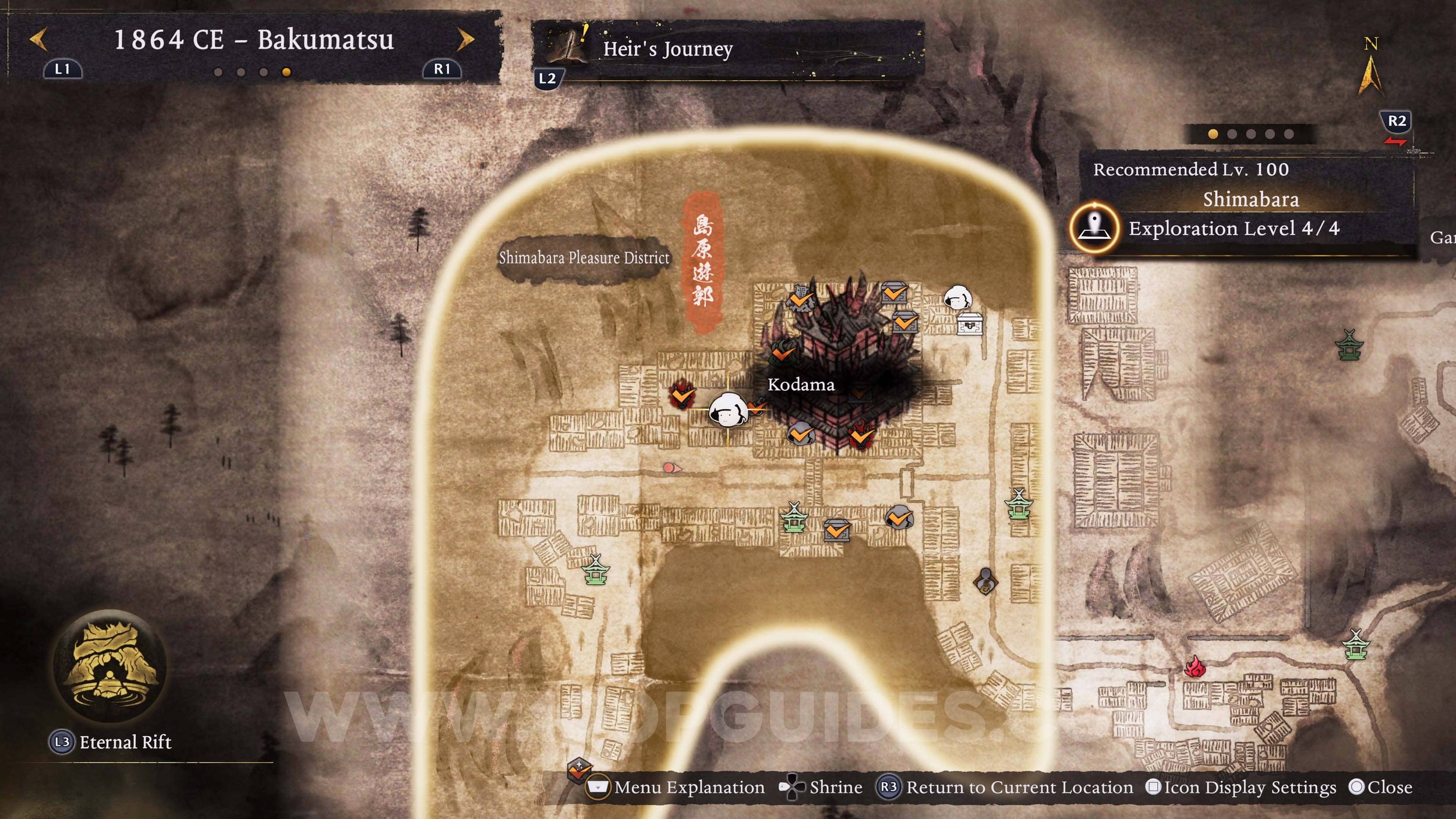Go to the next era with the right arrow

465,40
